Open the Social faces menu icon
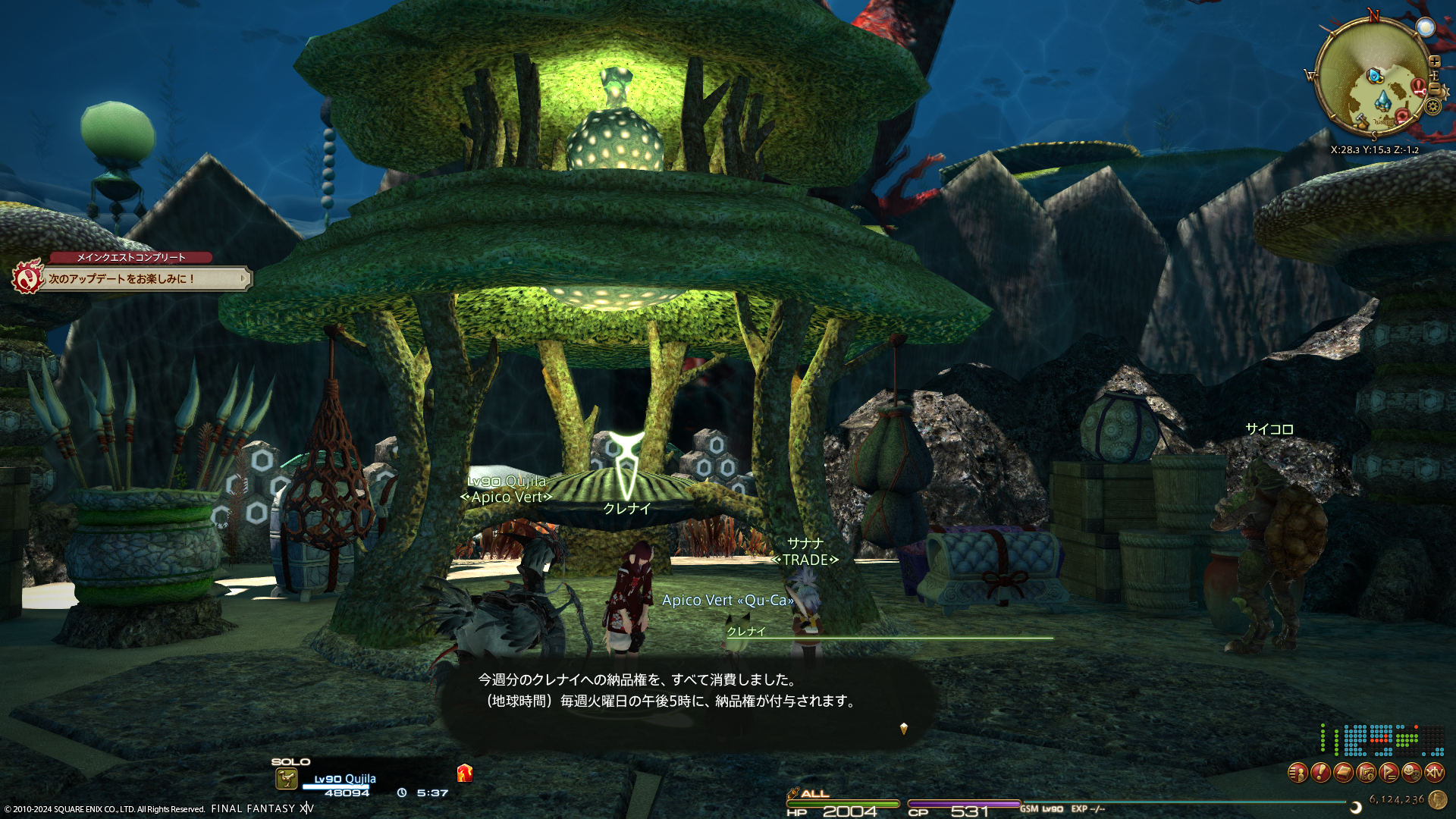The width and height of the screenshot is (1456, 819). click(1411, 773)
